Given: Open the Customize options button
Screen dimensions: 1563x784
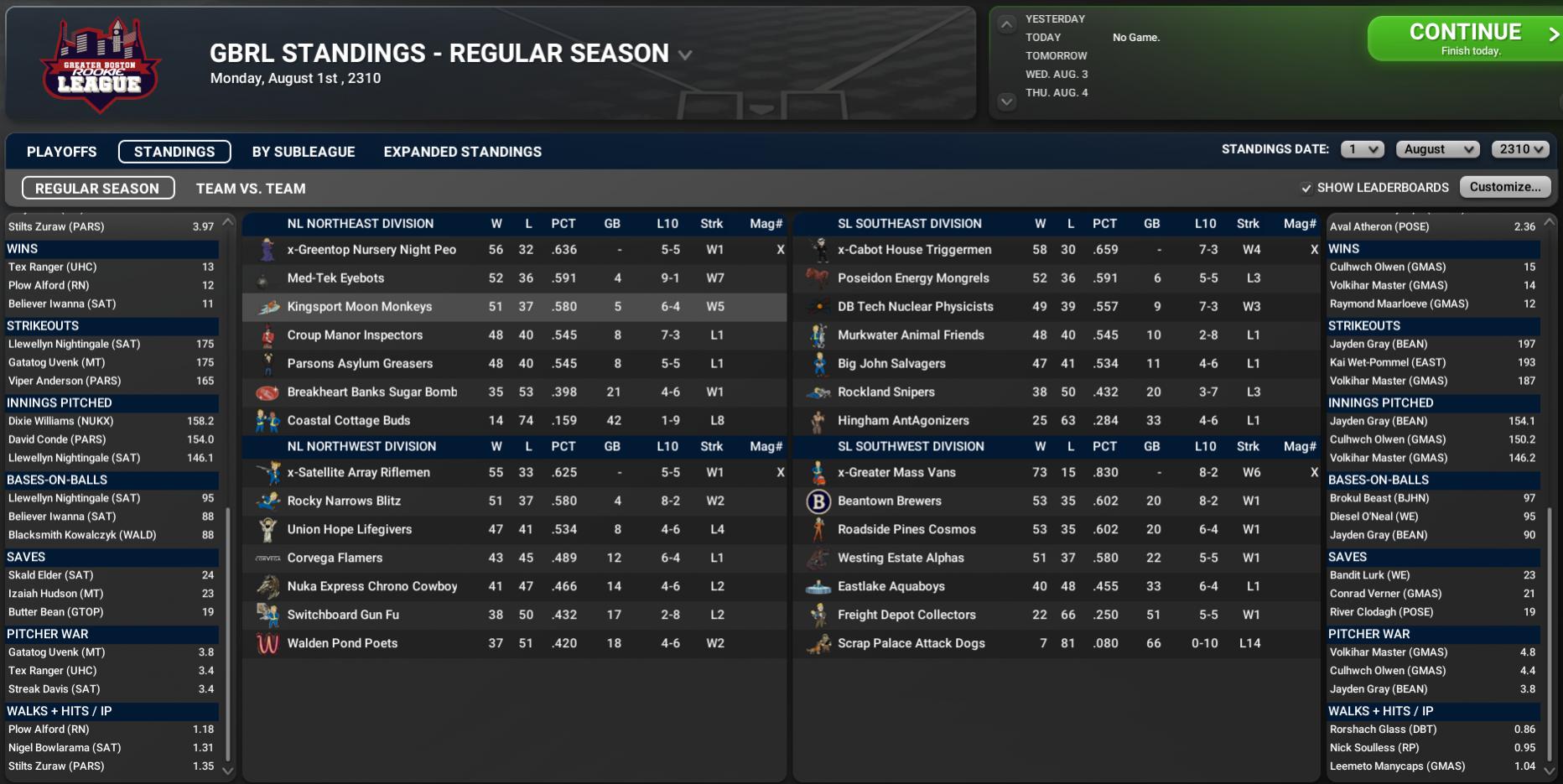Looking at the screenshot, I should pos(1504,187).
